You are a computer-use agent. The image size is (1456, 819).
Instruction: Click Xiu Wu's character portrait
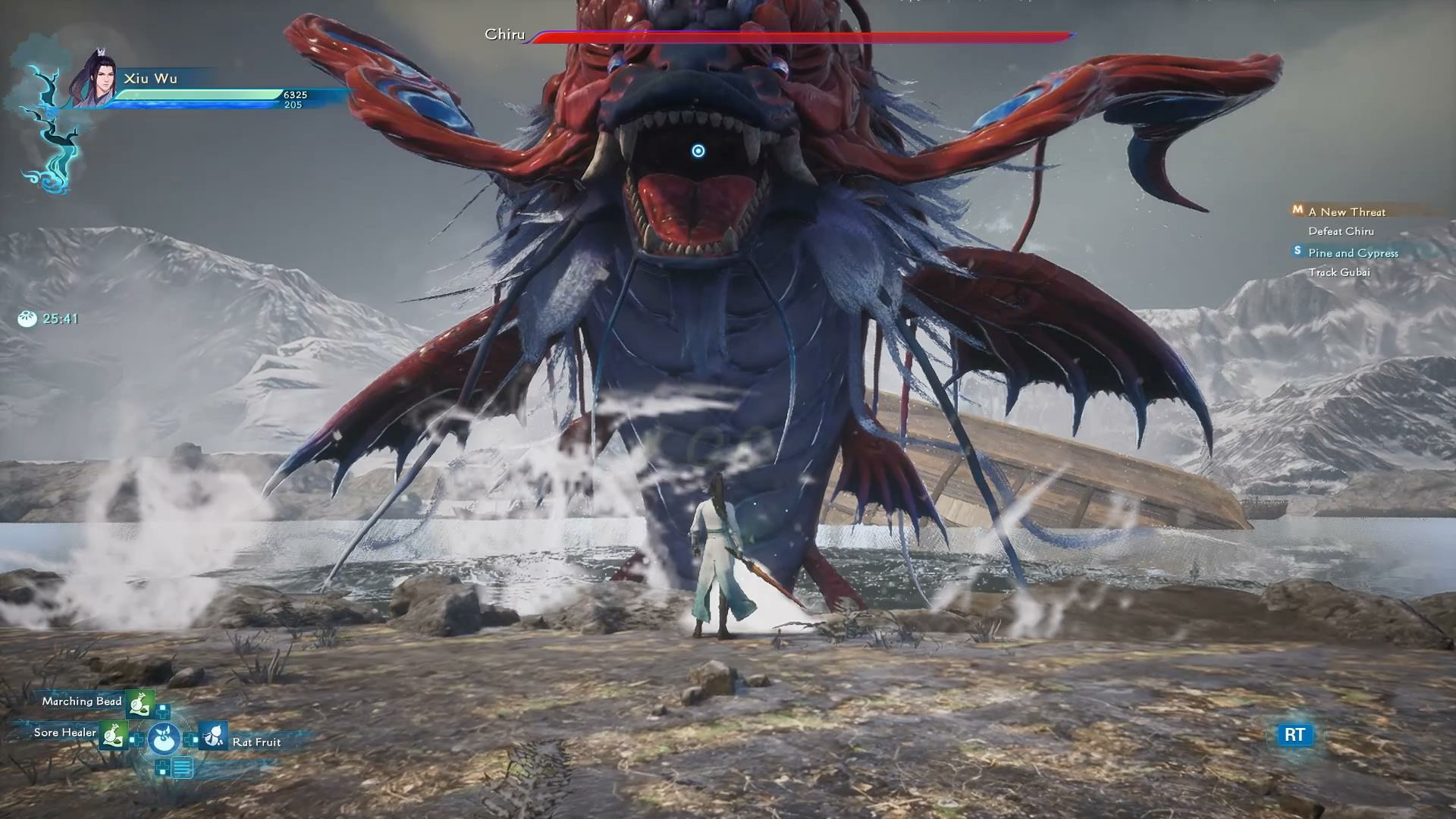click(x=96, y=80)
